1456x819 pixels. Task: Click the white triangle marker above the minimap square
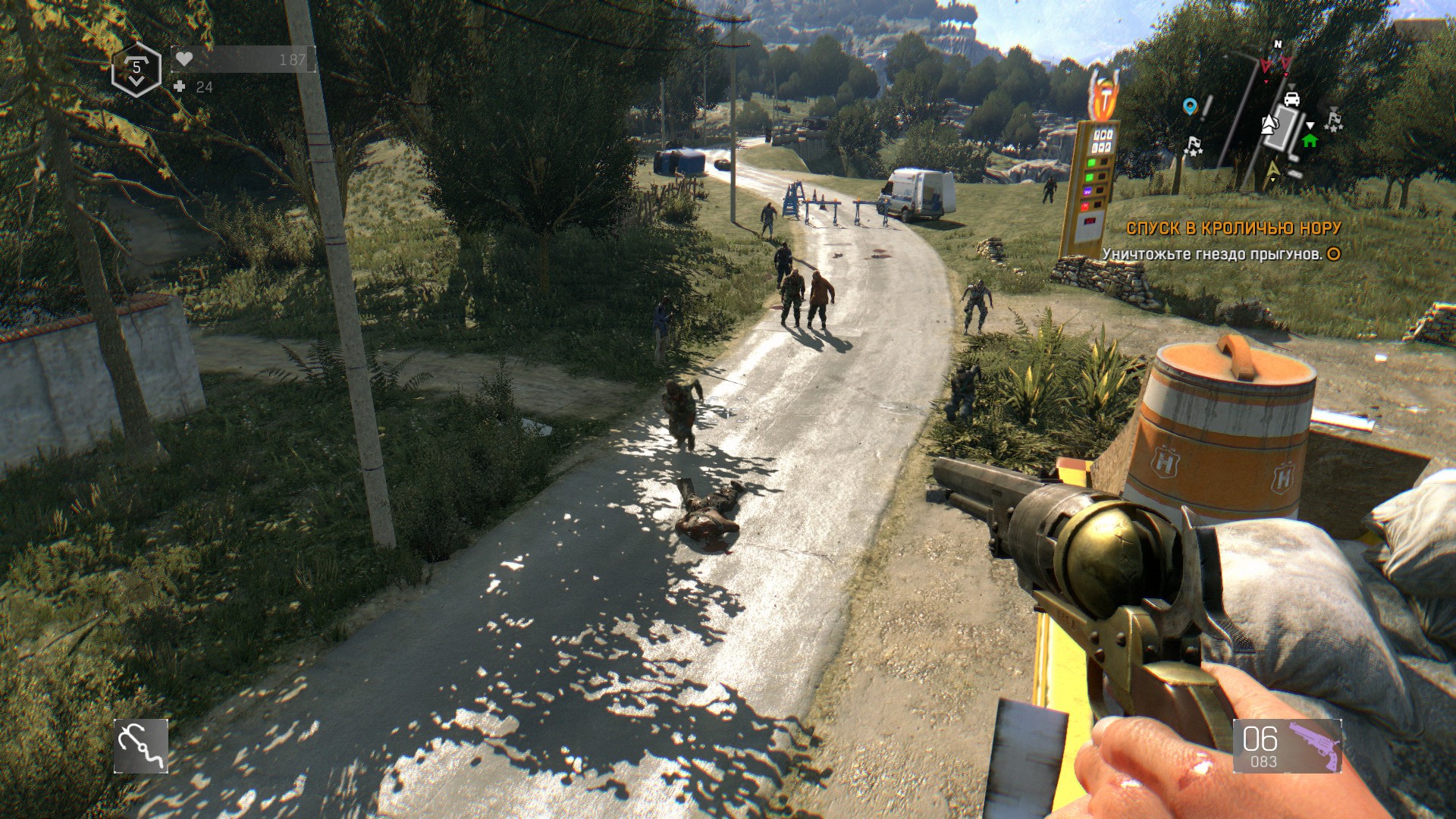1291,86
